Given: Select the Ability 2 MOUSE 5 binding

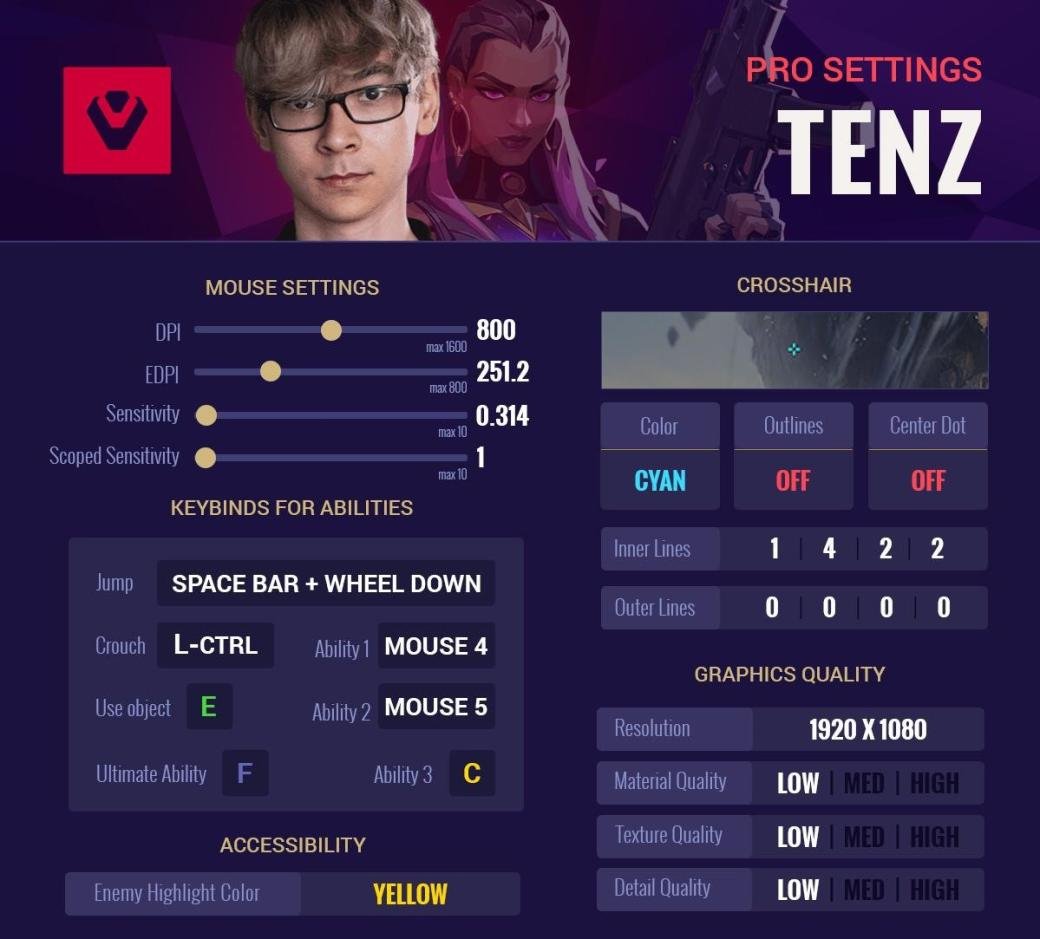Looking at the screenshot, I should (436, 708).
